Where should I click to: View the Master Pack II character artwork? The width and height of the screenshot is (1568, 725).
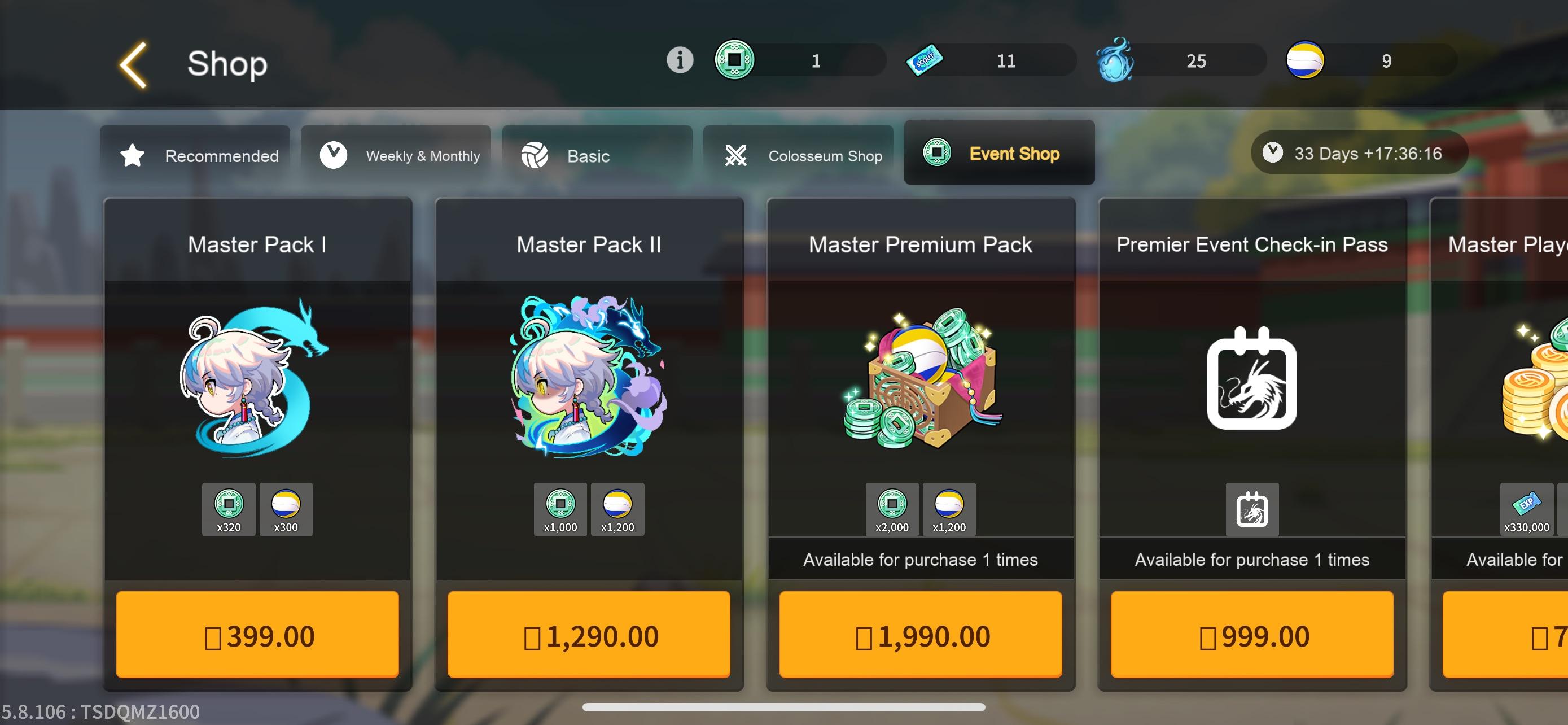(589, 377)
